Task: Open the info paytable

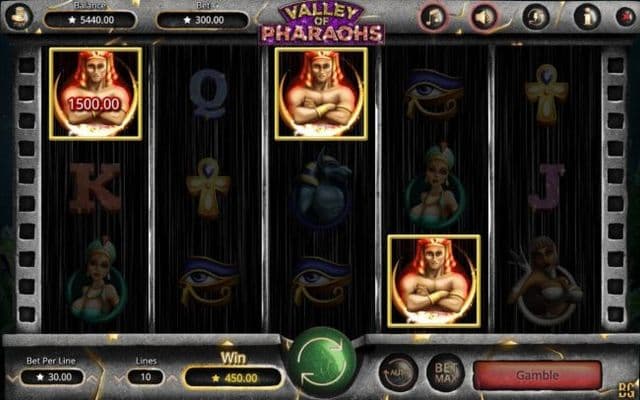Action: (587, 17)
